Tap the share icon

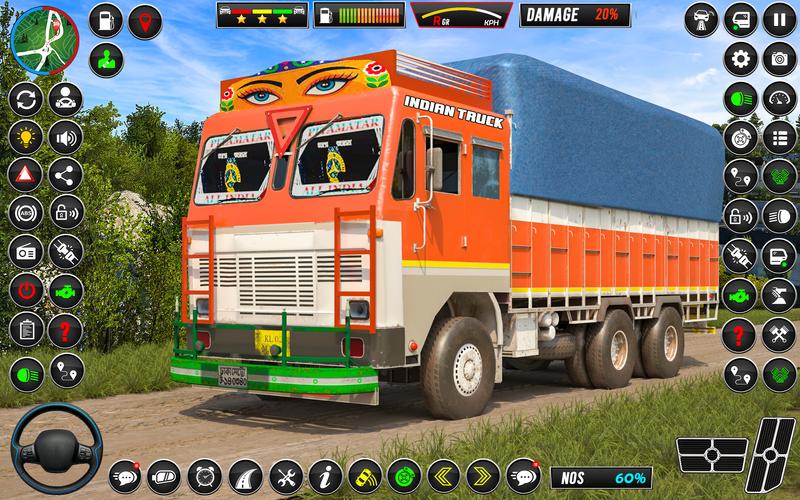(66, 175)
